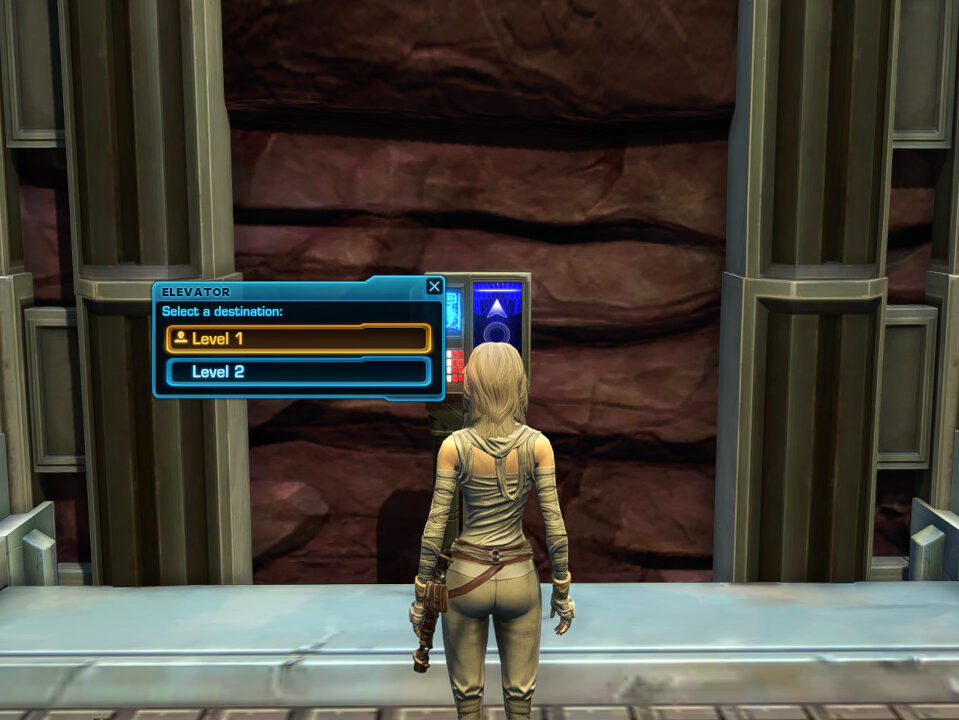
Task: Close the Elevator dialog window
Action: [x=434, y=287]
